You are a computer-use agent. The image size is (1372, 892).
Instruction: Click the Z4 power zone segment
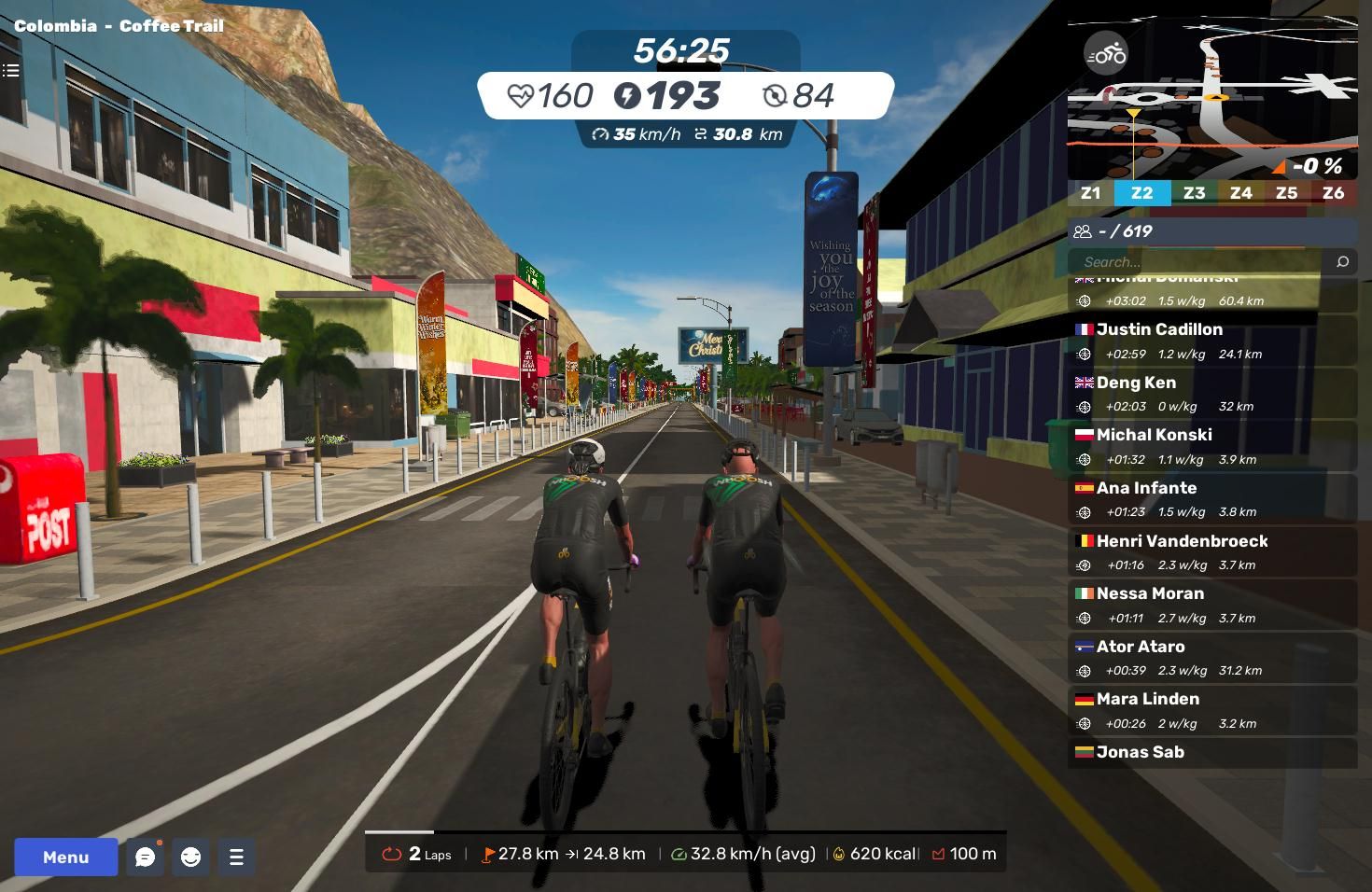(x=1240, y=193)
